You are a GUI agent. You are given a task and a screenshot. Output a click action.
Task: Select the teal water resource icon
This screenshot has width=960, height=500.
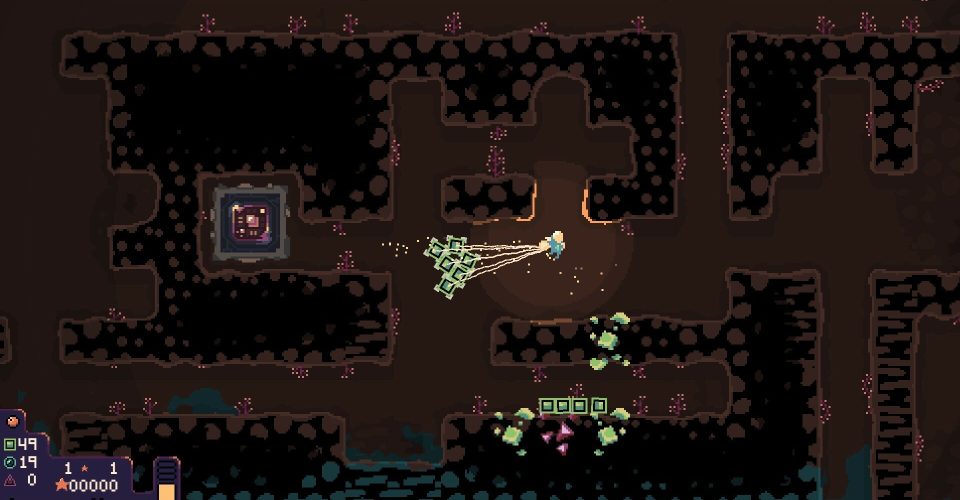point(10,462)
